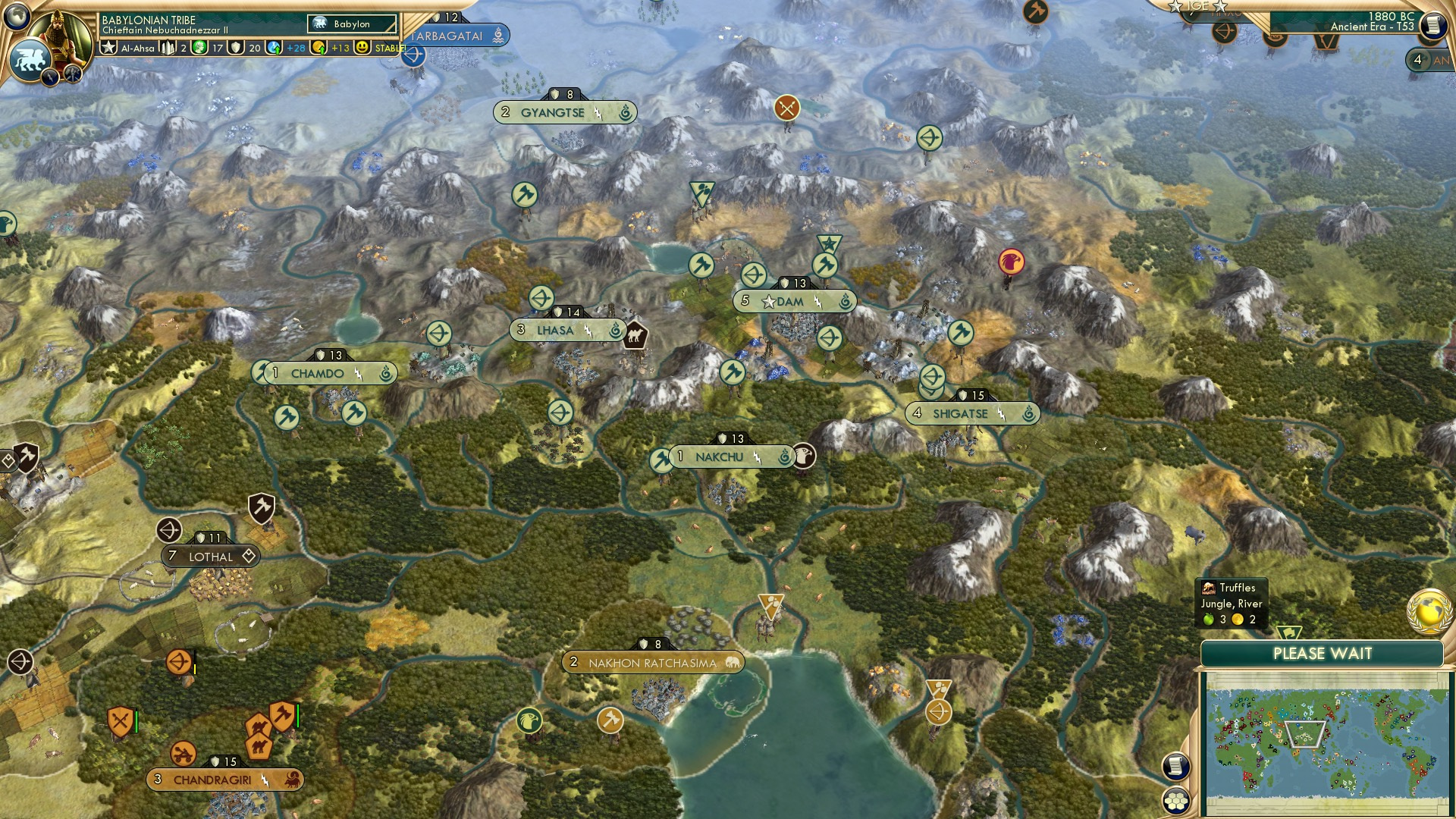The width and height of the screenshot is (1456, 819).
Task: Toggle the hex grid overlay icon
Action: (1176, 802)
